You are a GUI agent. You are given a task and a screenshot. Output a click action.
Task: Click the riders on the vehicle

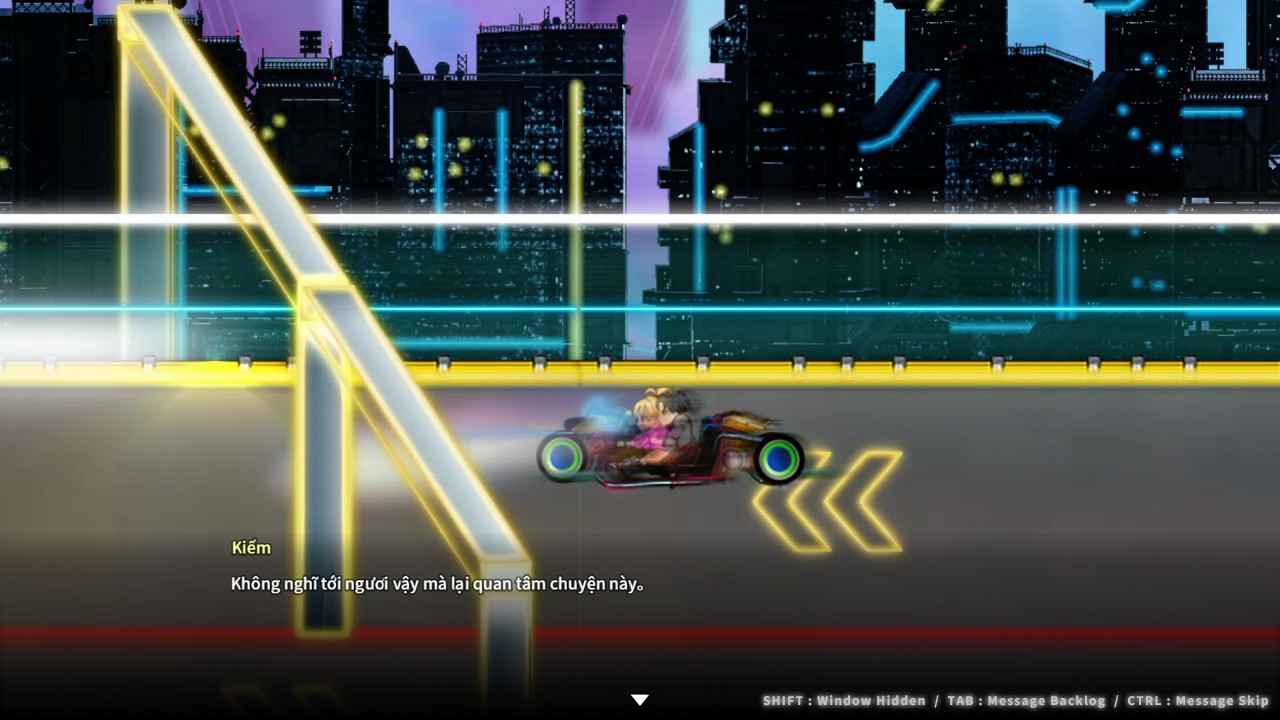point(655,425)
